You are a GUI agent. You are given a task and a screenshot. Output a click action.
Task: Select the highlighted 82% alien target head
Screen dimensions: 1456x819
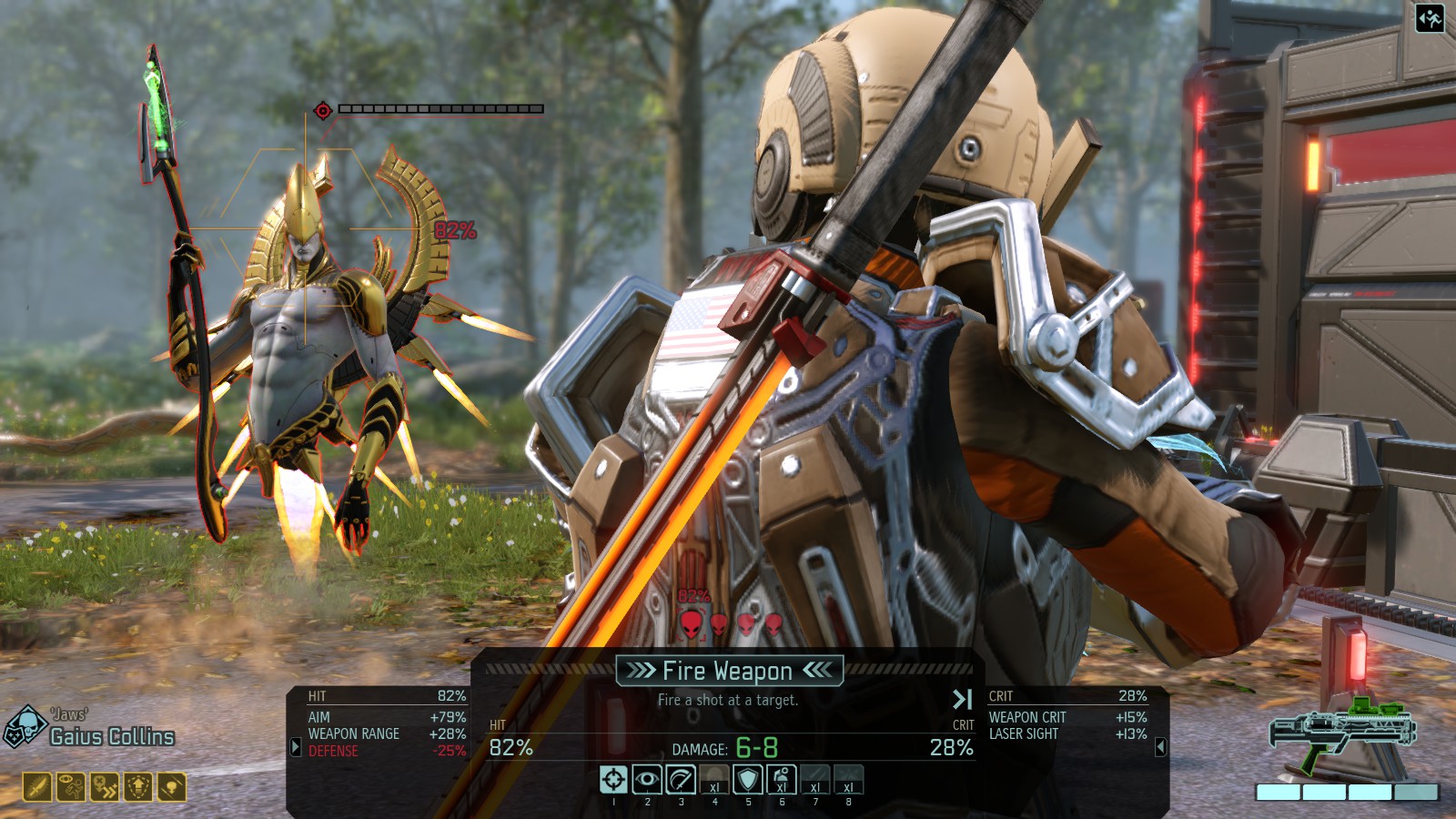click(692, 623)
